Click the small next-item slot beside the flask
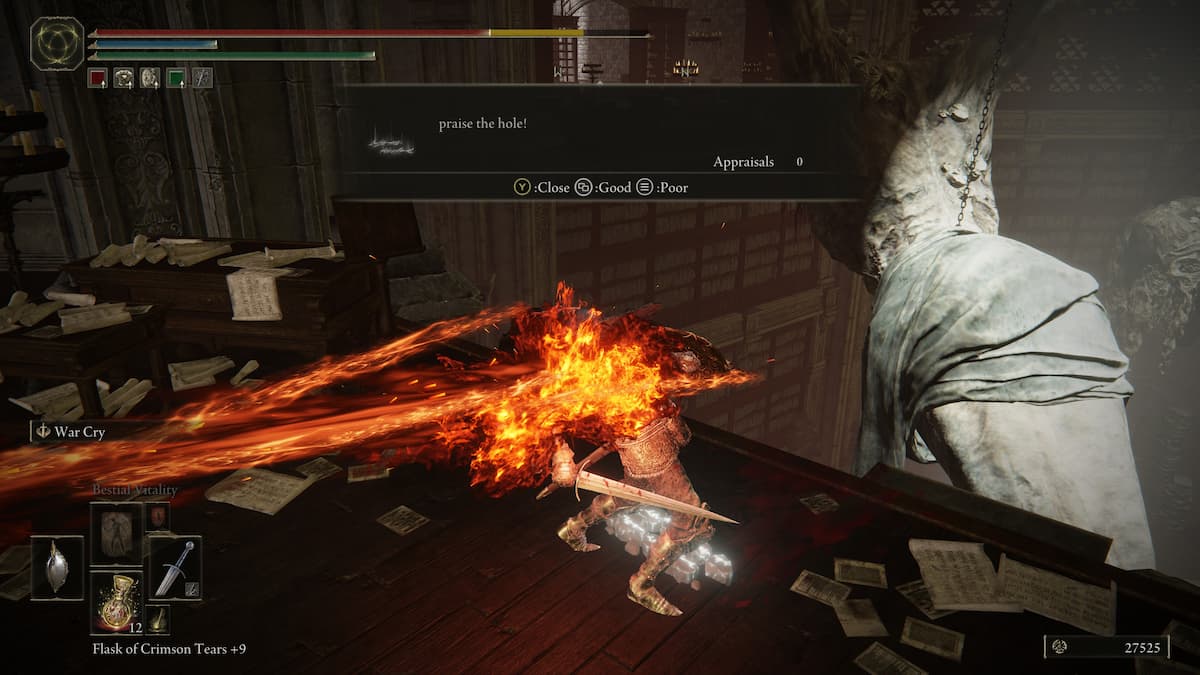The height and width of the screenshot is (675, 1200). pos(158,620)
